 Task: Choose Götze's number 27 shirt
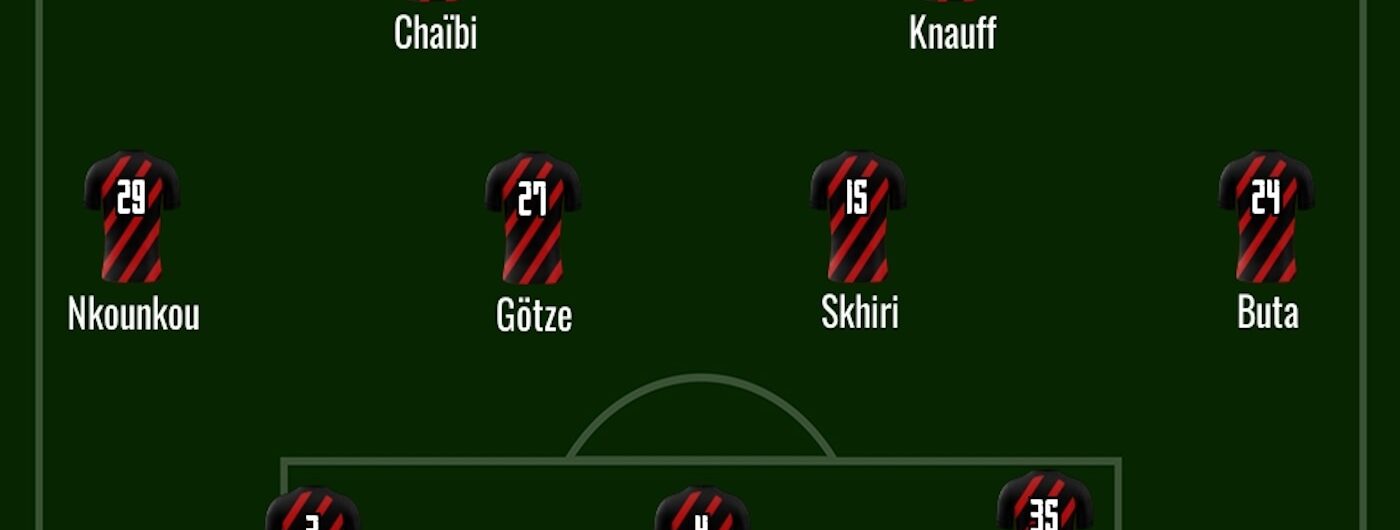click(533, 216)
